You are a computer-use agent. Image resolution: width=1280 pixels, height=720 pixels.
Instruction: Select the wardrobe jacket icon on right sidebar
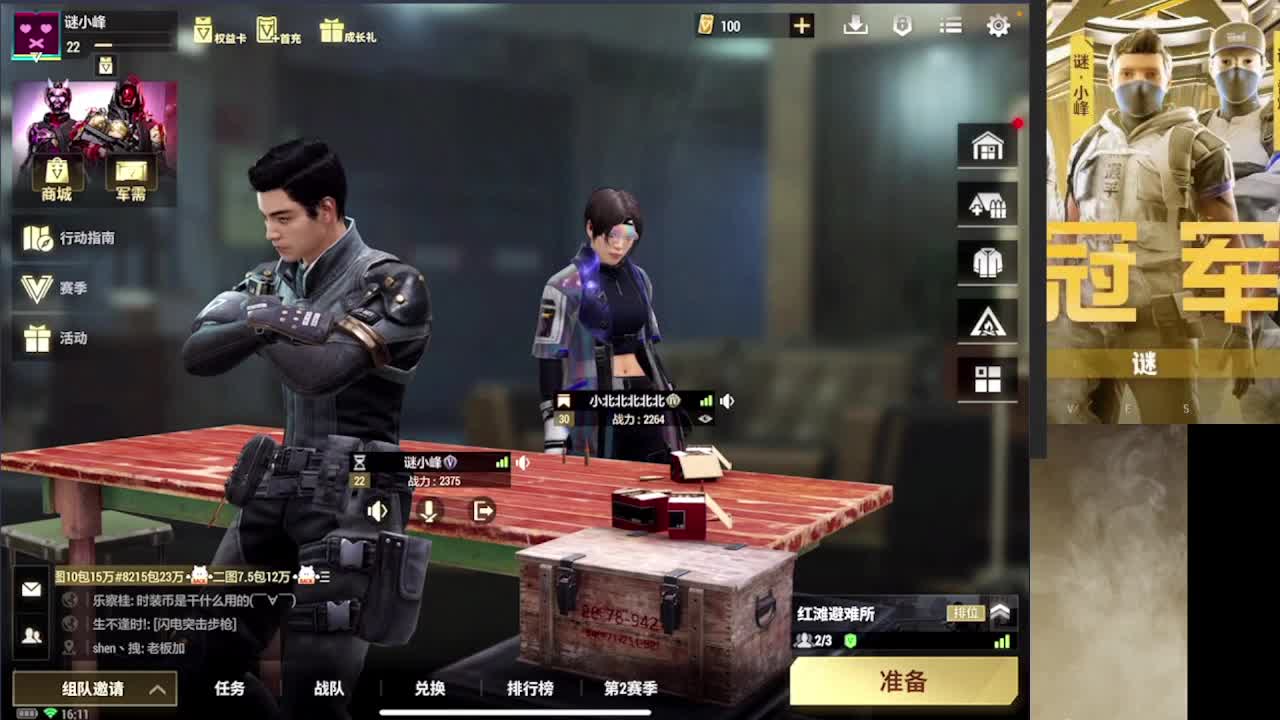pyautogui.click(x=987, y=262)
